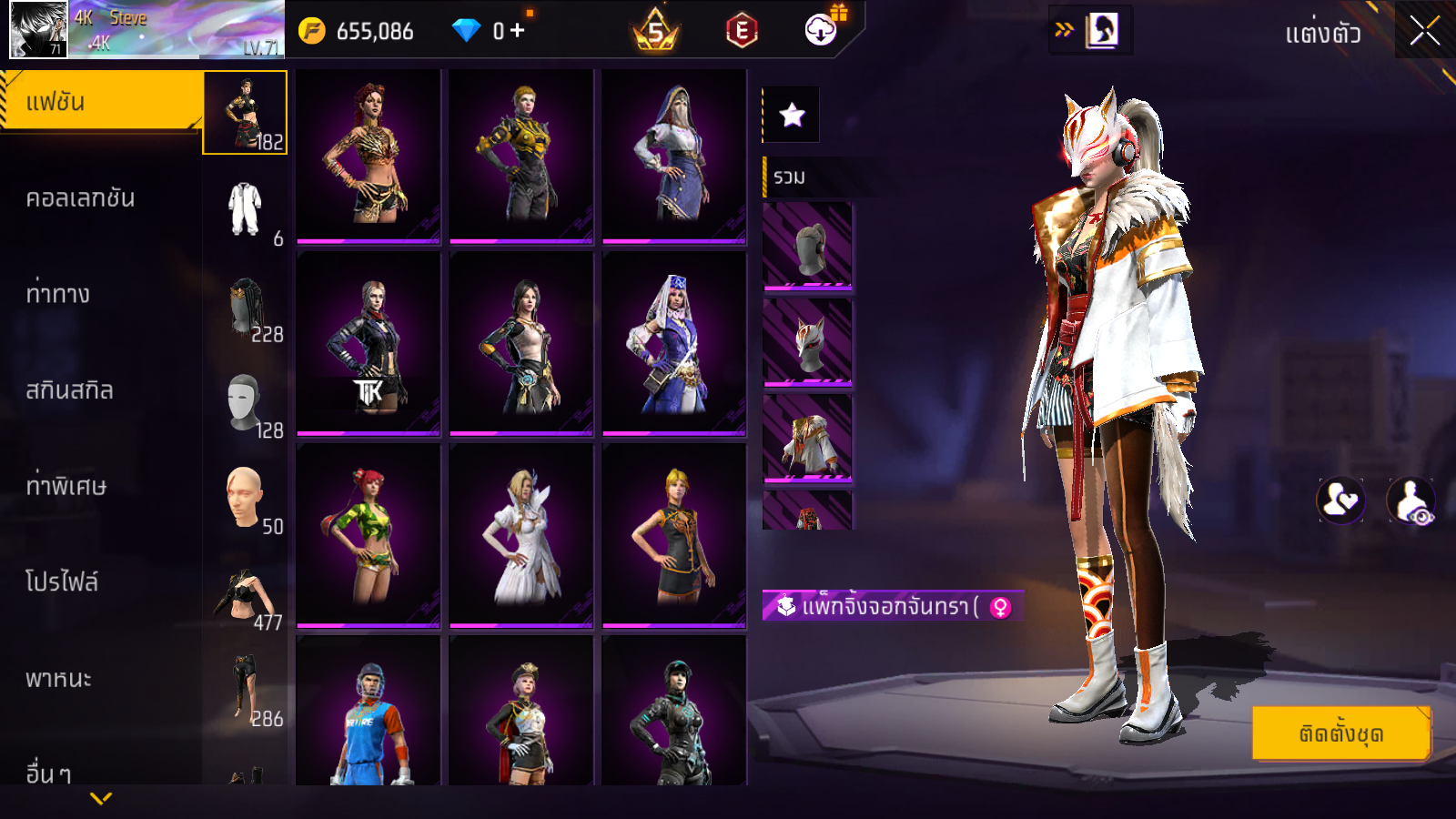Select the แฟชัน category tab
Image resolution: width=1456 pixels, height=819 pixels.
click(x=101, y=102)
